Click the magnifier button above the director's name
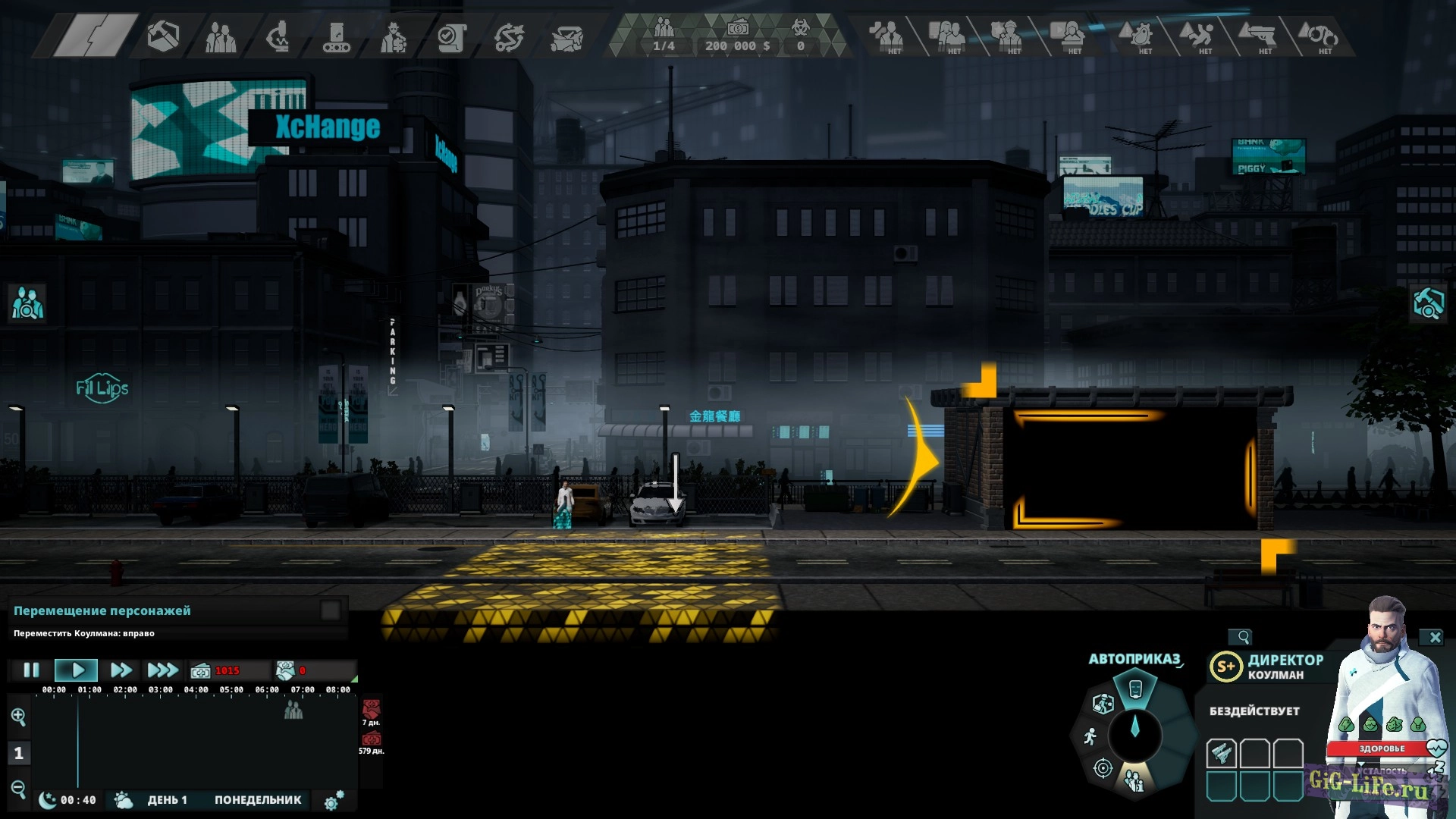Screen dimensions: 1456x819 tap(1242, 637)
